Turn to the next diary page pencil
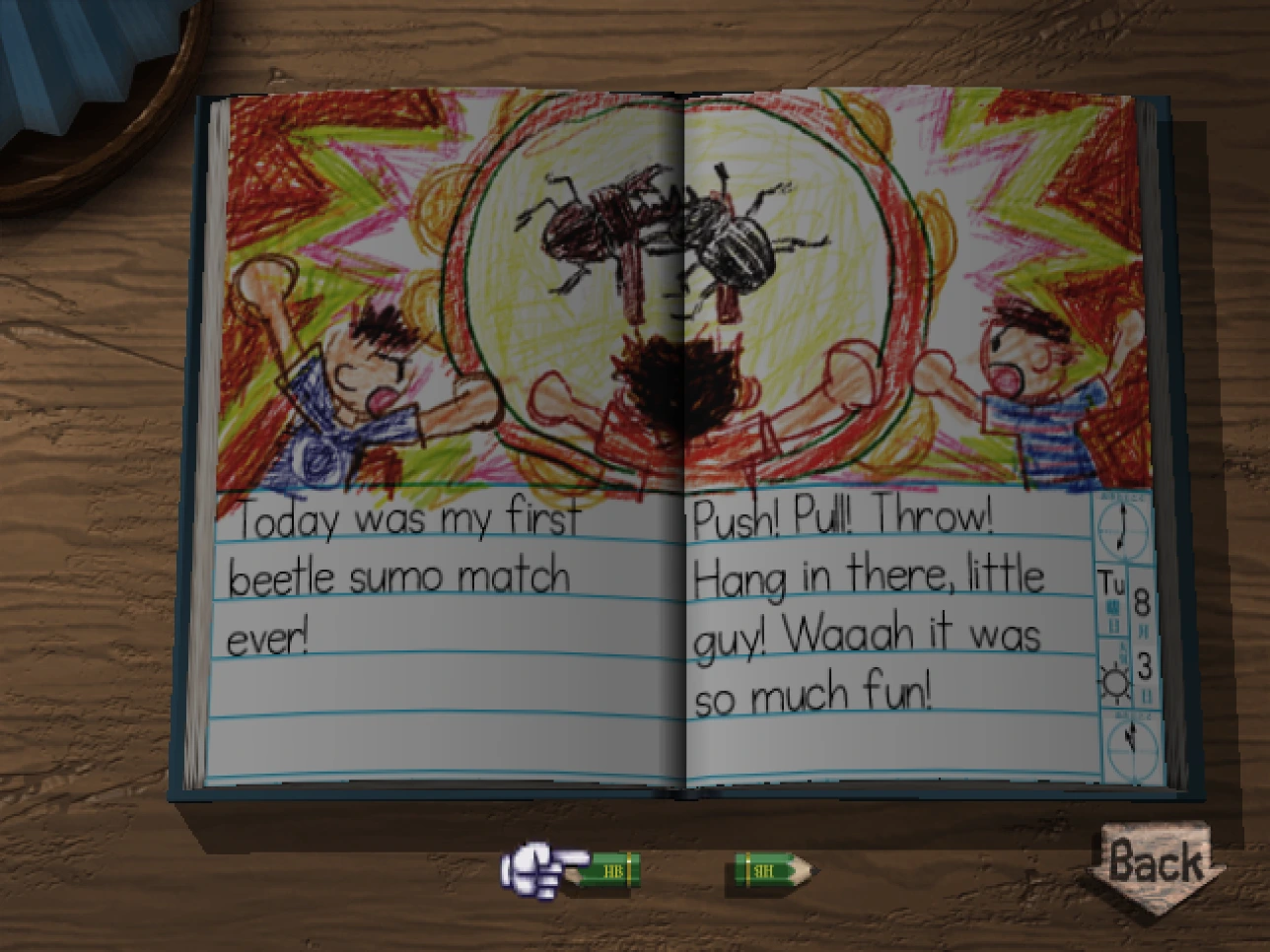1270x952 pixels. coord(773,870)
